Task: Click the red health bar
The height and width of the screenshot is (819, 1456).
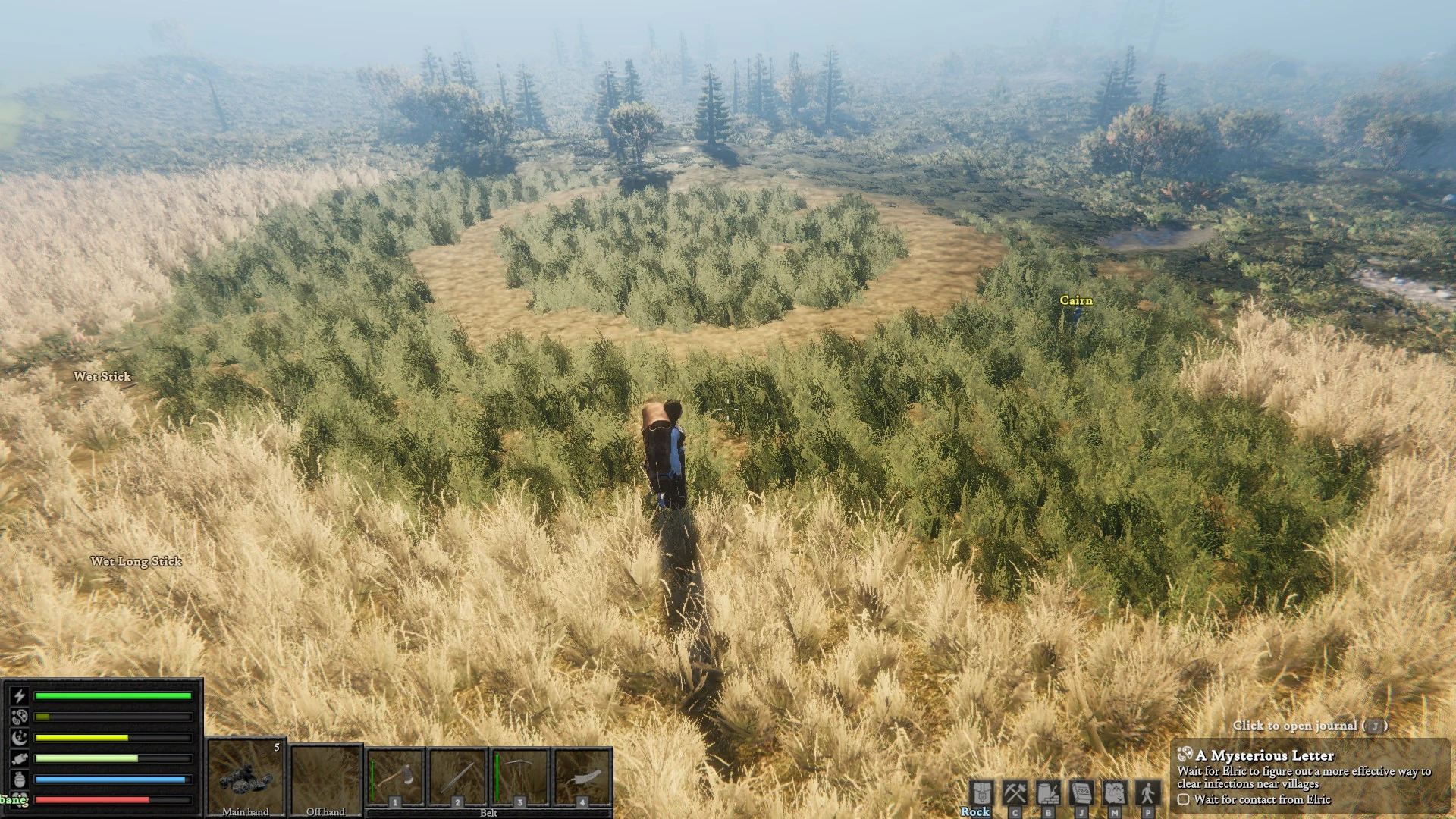Action: (x=110, y=800)
